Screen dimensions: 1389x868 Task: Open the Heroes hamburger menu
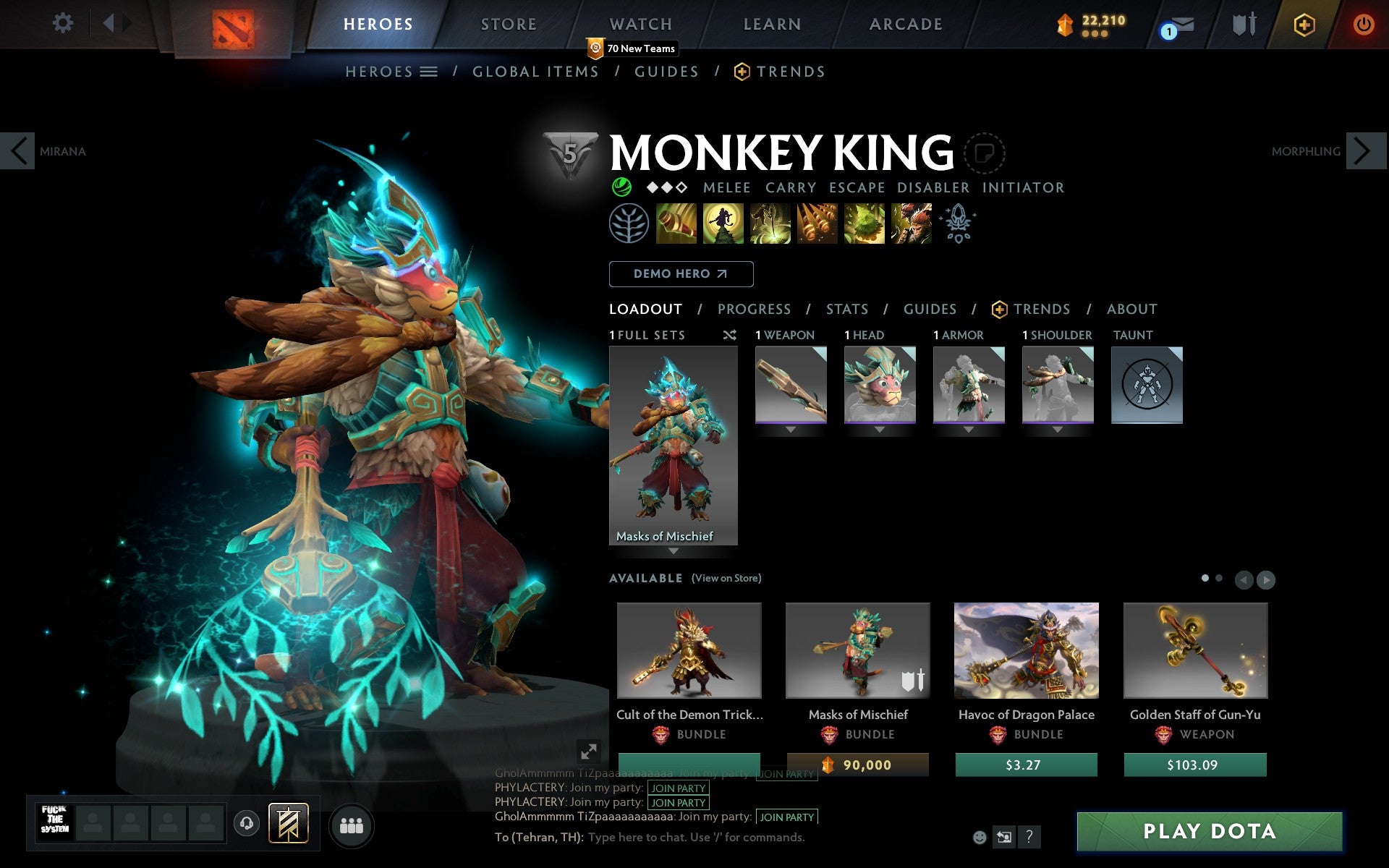point(428,71)
